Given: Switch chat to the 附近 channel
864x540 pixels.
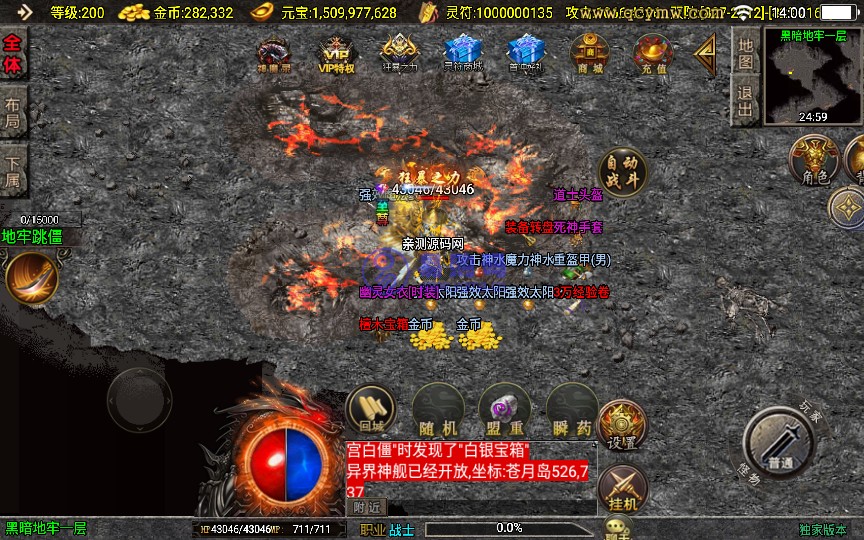Looking at the screenshot, I should (x=368, y=507).
